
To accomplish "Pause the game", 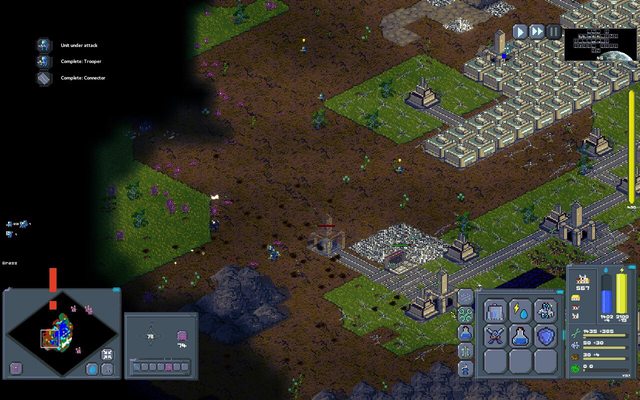I will coord(554,32).
